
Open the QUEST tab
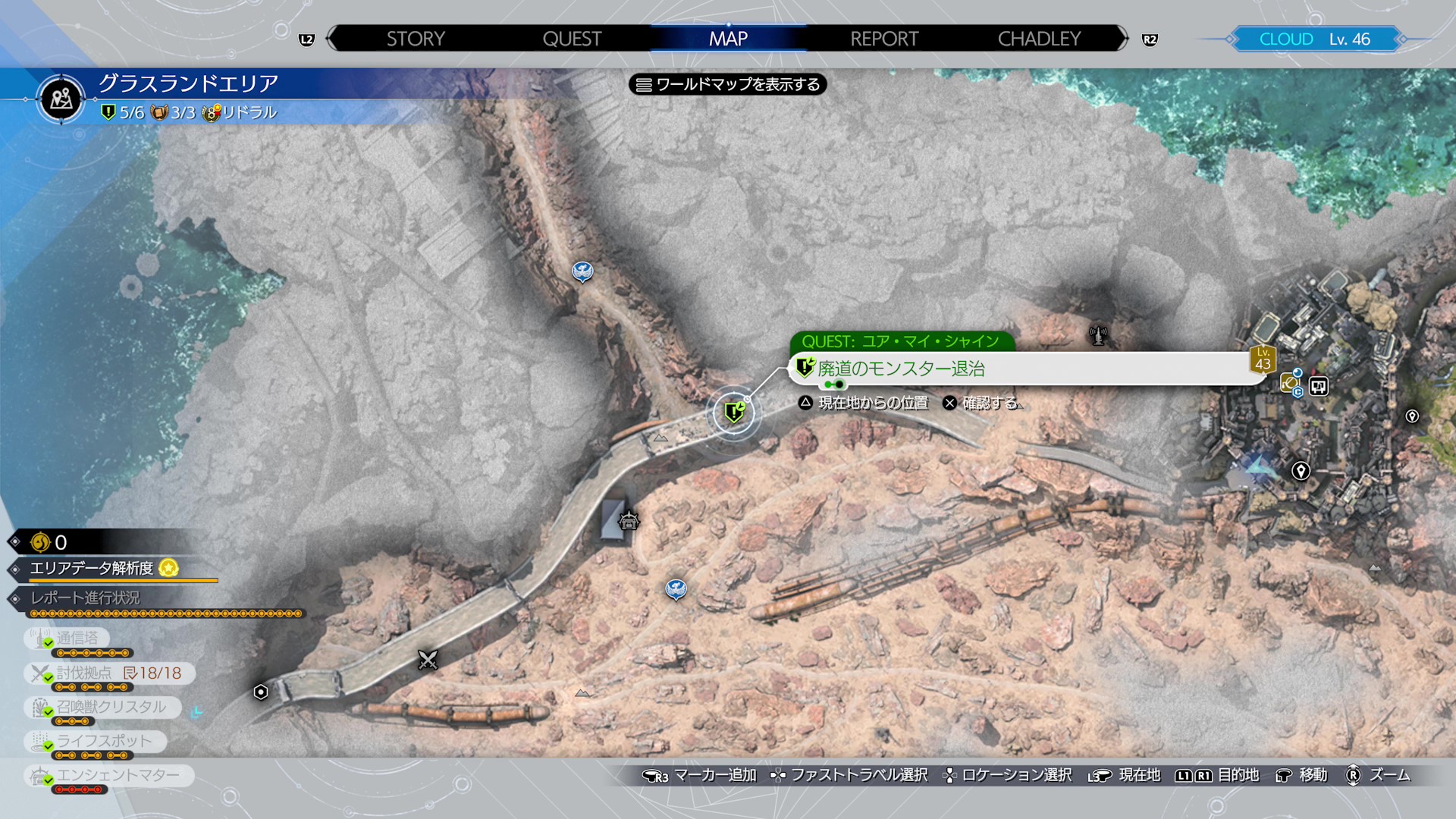[x=572, y=39]
